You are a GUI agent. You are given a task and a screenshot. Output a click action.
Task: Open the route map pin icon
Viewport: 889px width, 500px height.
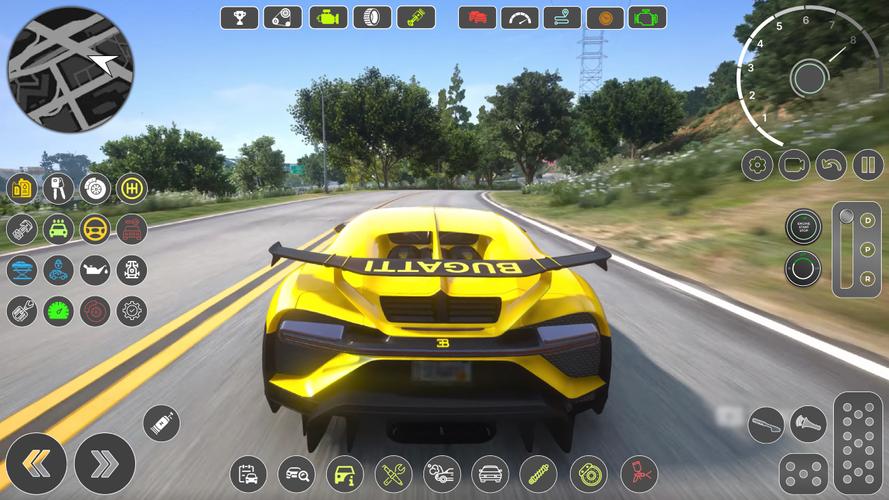click(562, 17)
